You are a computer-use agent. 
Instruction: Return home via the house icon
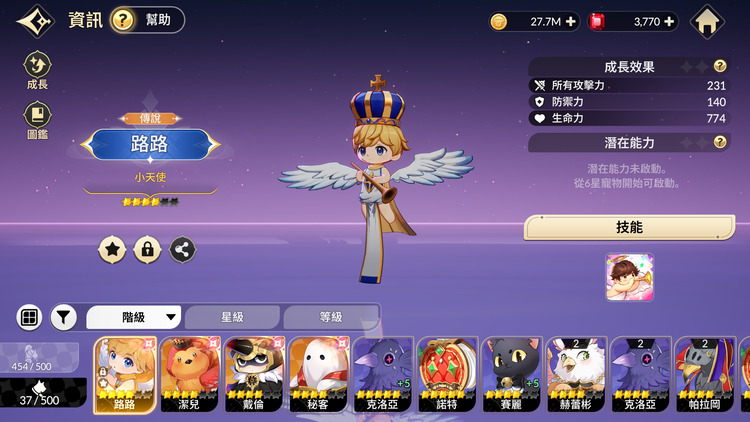[x=707, y=20]
